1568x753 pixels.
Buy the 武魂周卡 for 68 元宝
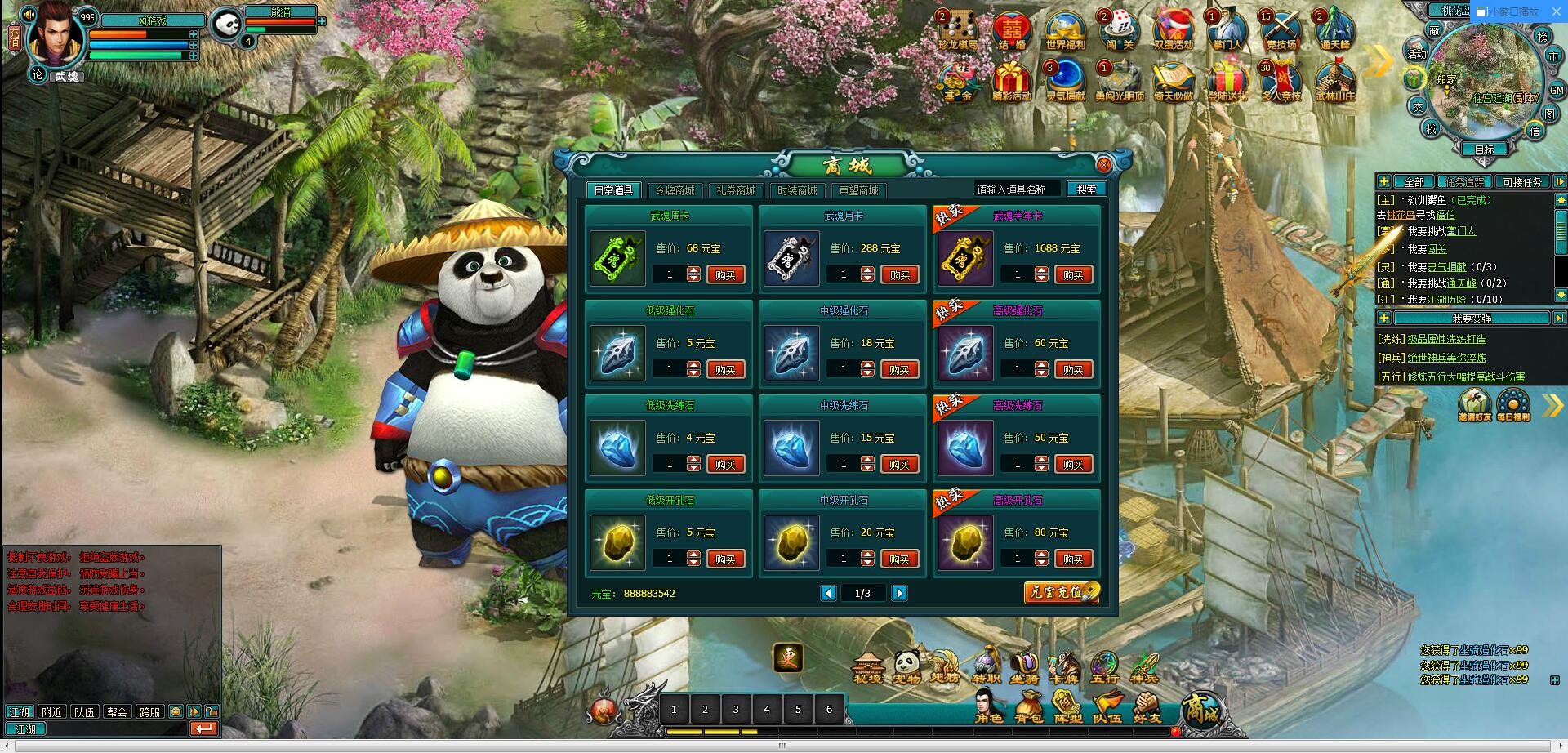click(725, 275)
